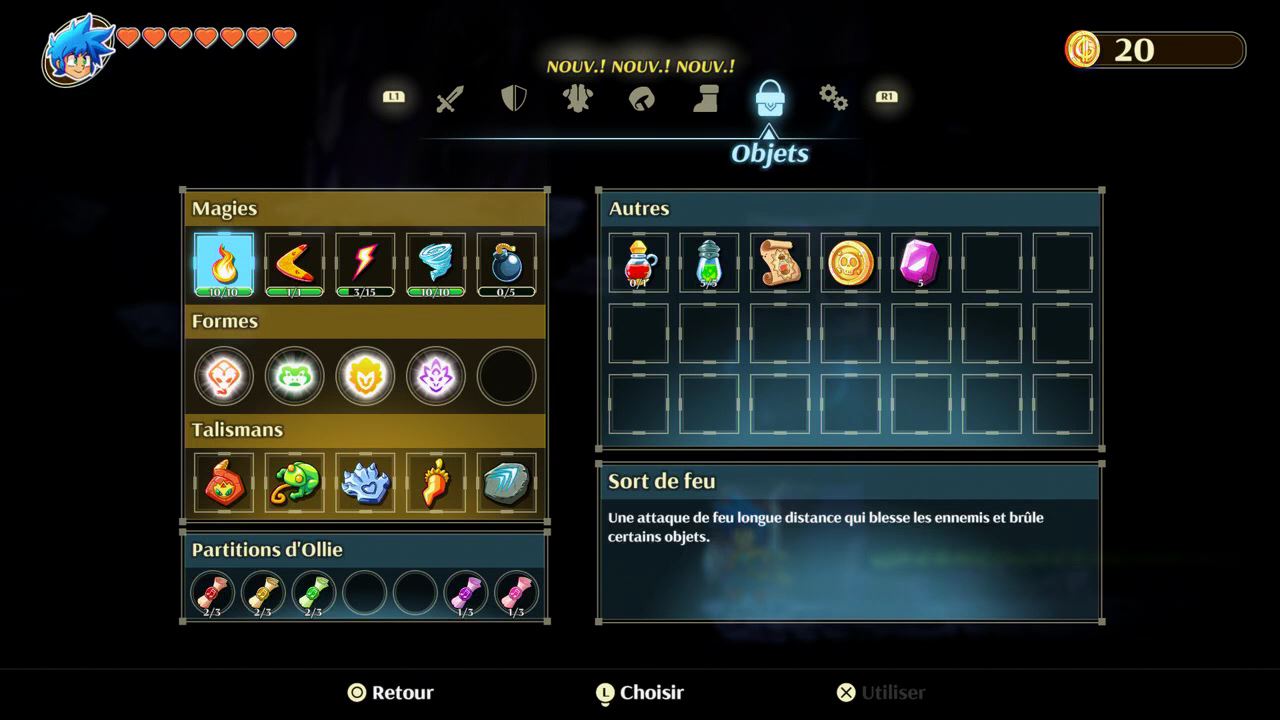
Task: Switch to the boots tab
Action: (x=706, y=98)
